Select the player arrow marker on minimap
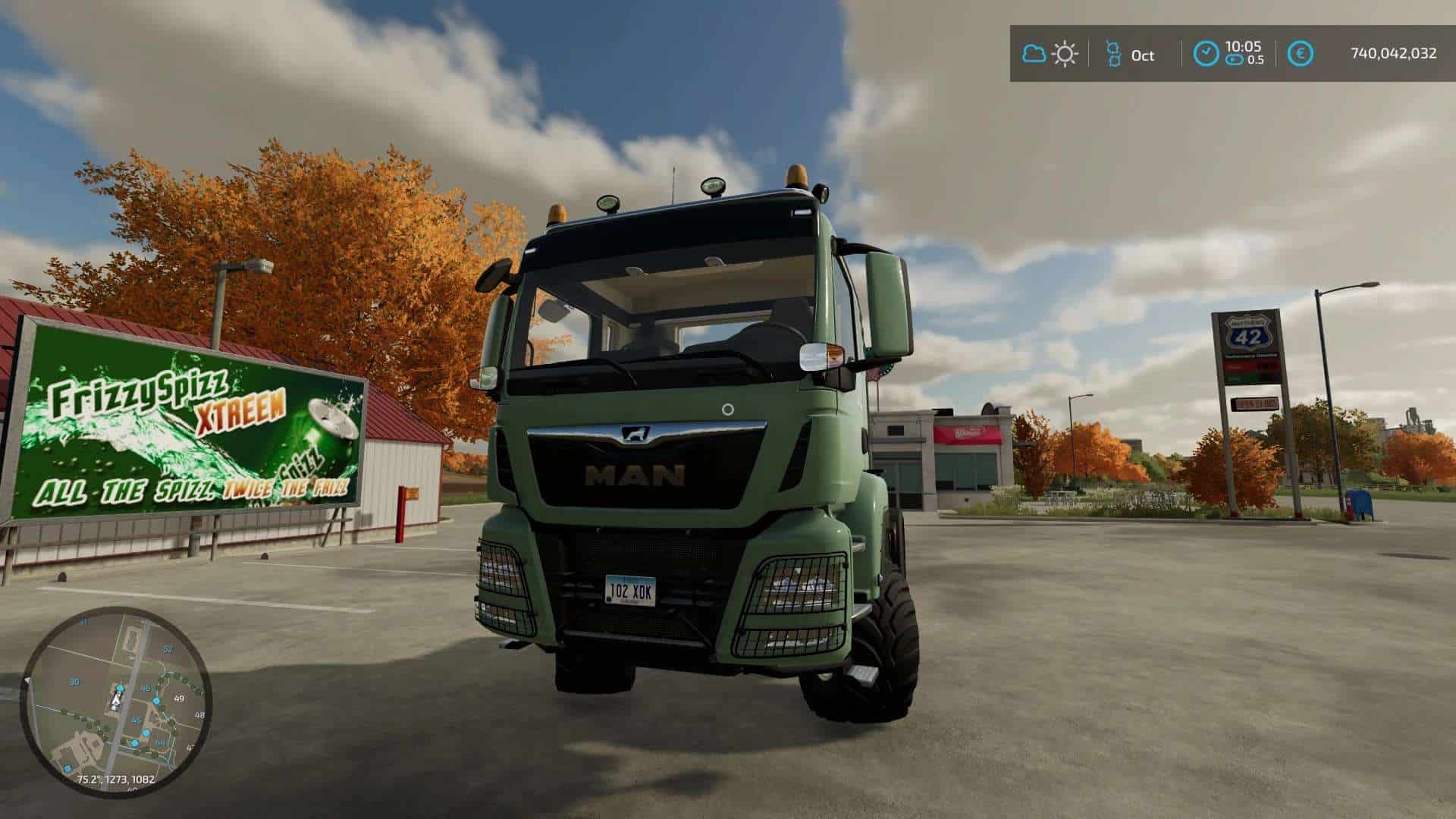 click(116, 700)
